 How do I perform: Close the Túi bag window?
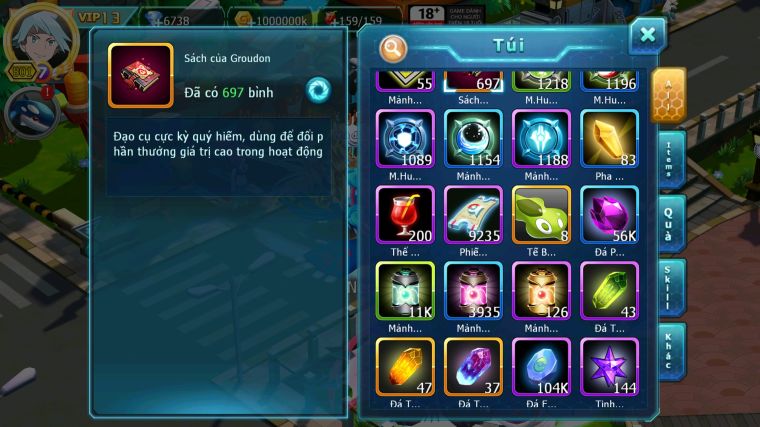click(x=647, y=36)
